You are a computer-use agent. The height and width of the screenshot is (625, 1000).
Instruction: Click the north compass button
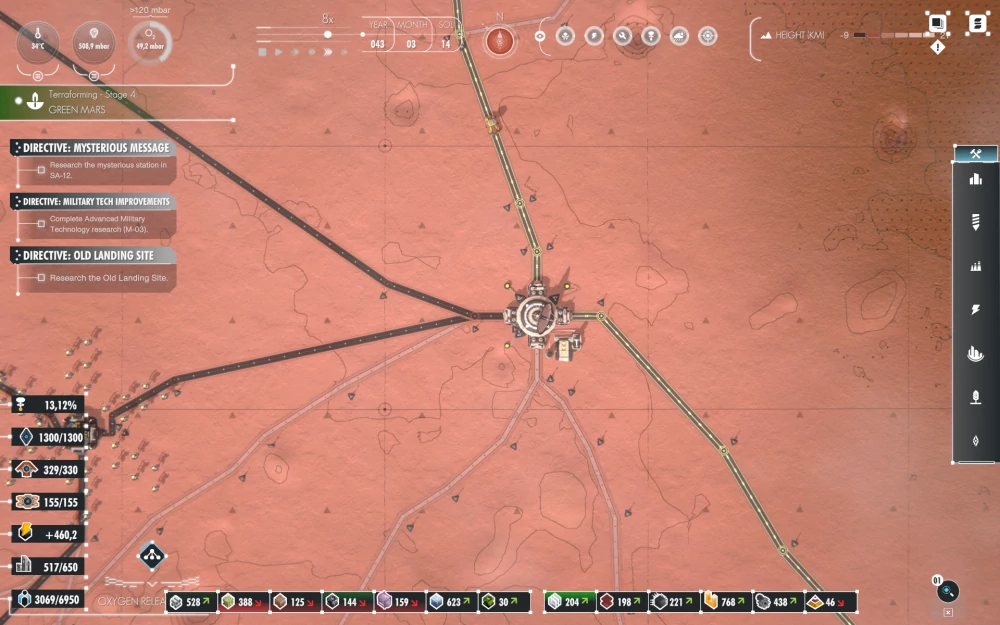(499, 40)
